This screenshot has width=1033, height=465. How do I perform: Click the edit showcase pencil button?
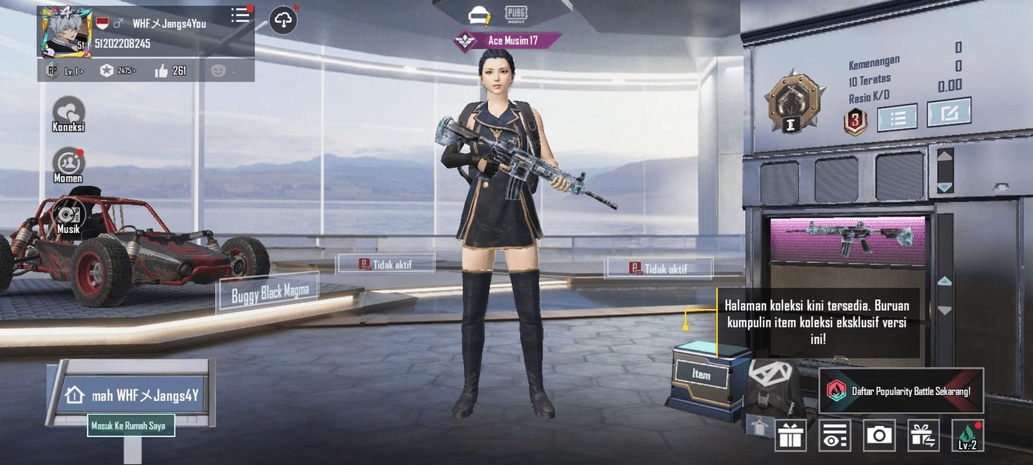948,113
